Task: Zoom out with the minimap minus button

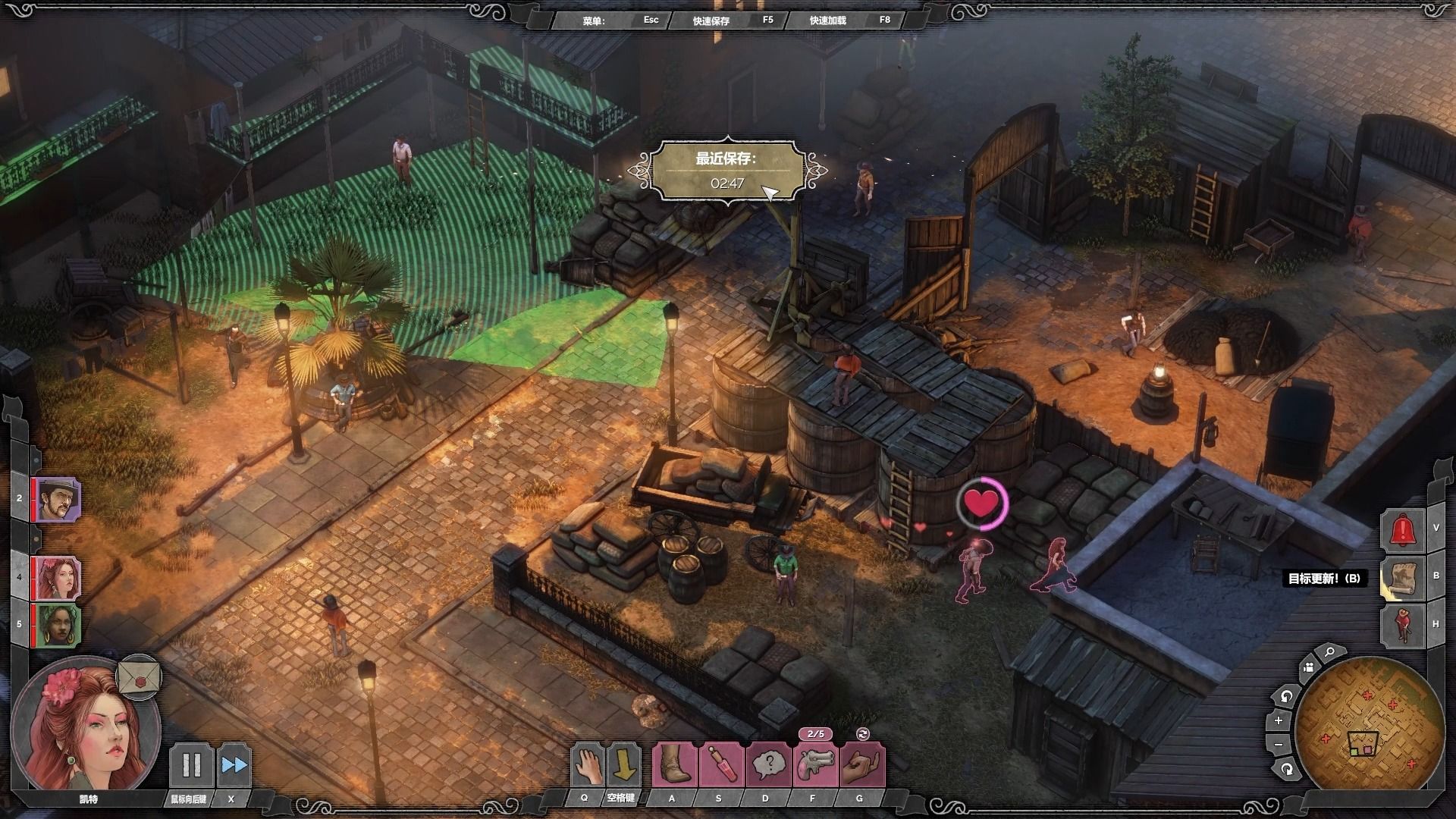Action: point(1279,745)
